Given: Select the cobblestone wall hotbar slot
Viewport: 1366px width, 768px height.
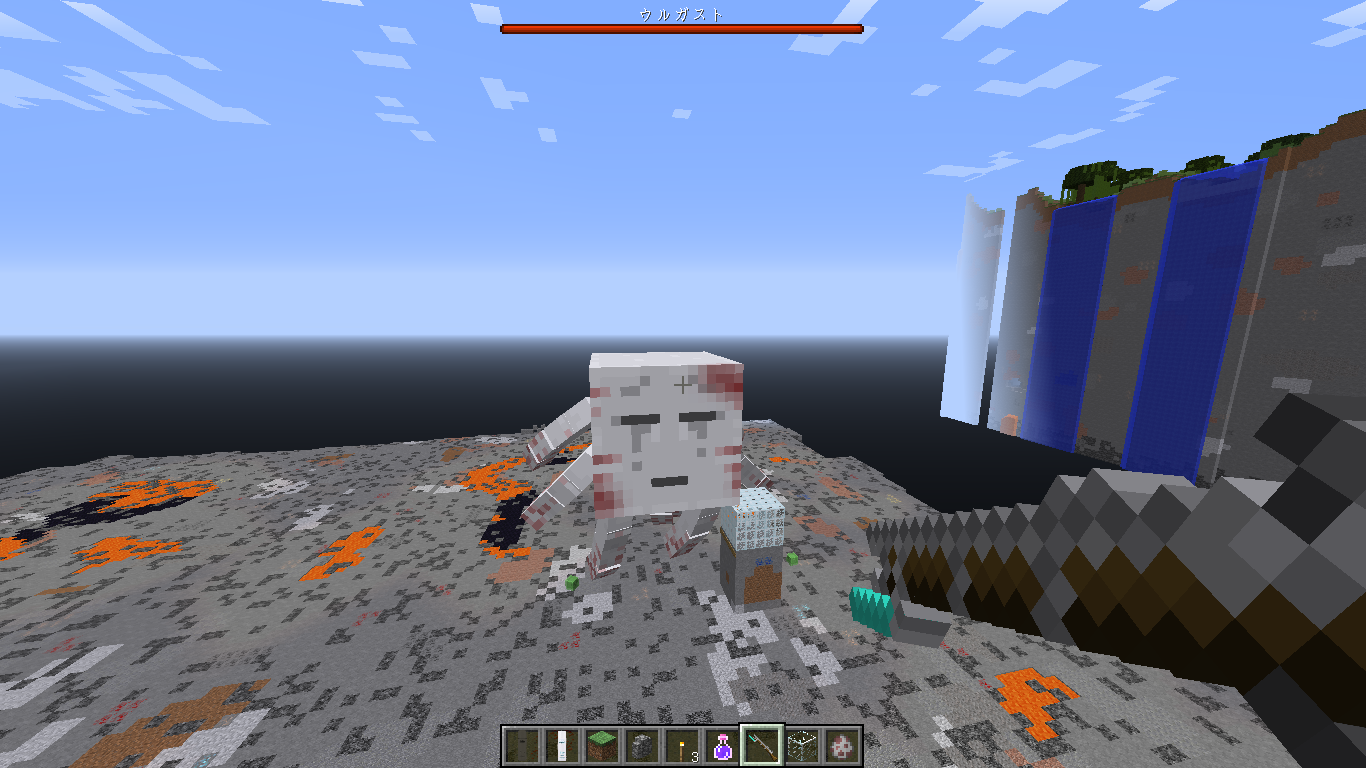Looking at the screenshot, I should pos(642,745).
